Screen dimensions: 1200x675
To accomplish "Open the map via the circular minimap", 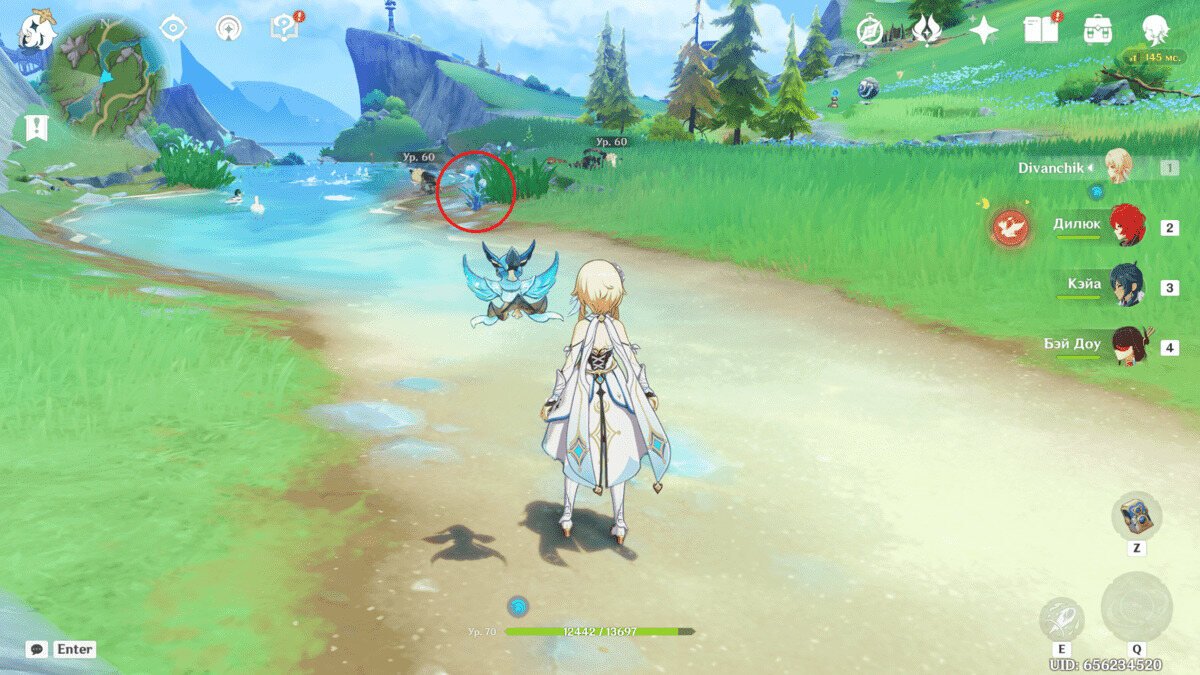I will [x=104, y=77].
